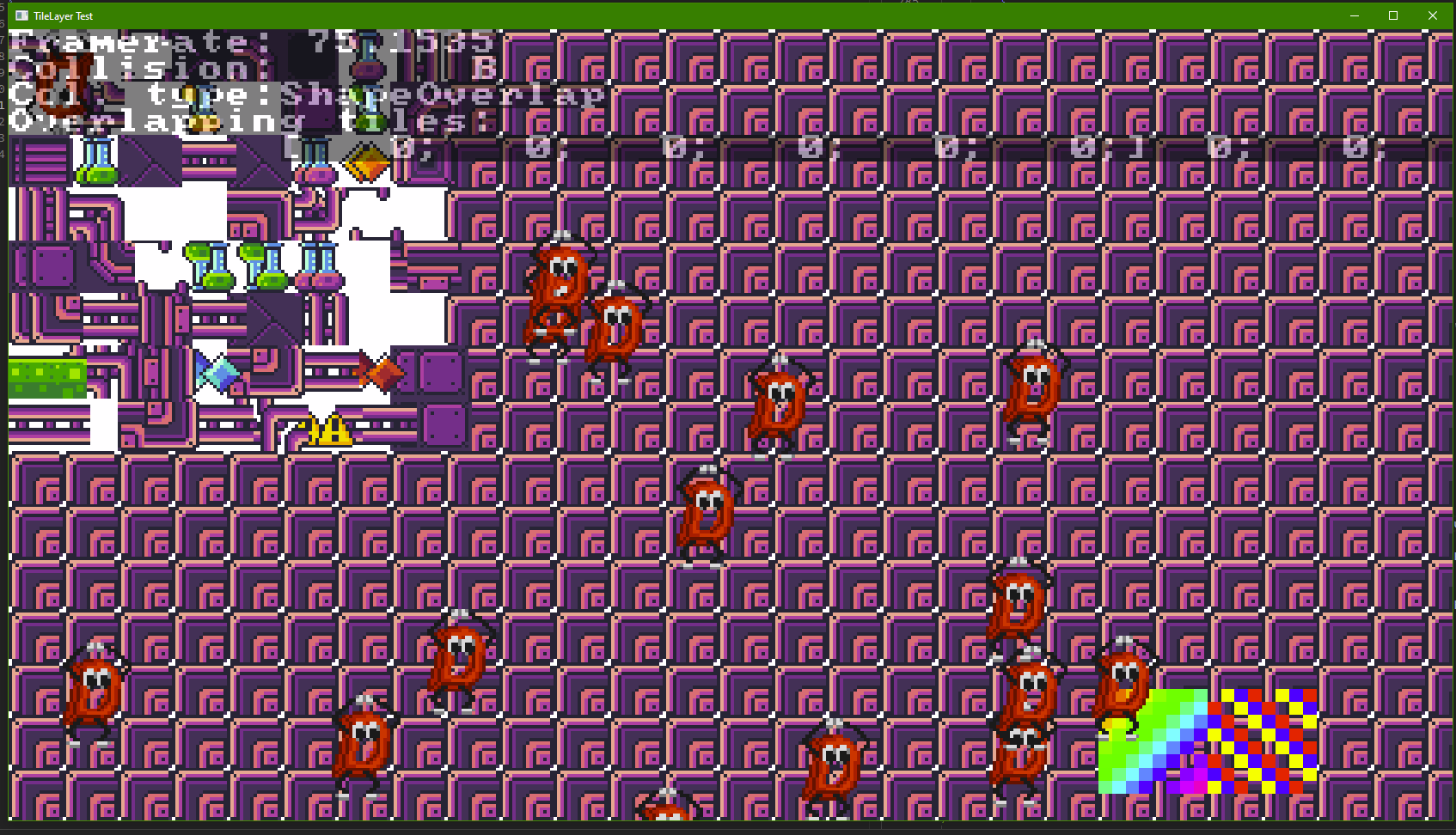1456x835 pixels.
Task: Minimize the TileLayer Test window
Action: click(x=1355, y=15)
